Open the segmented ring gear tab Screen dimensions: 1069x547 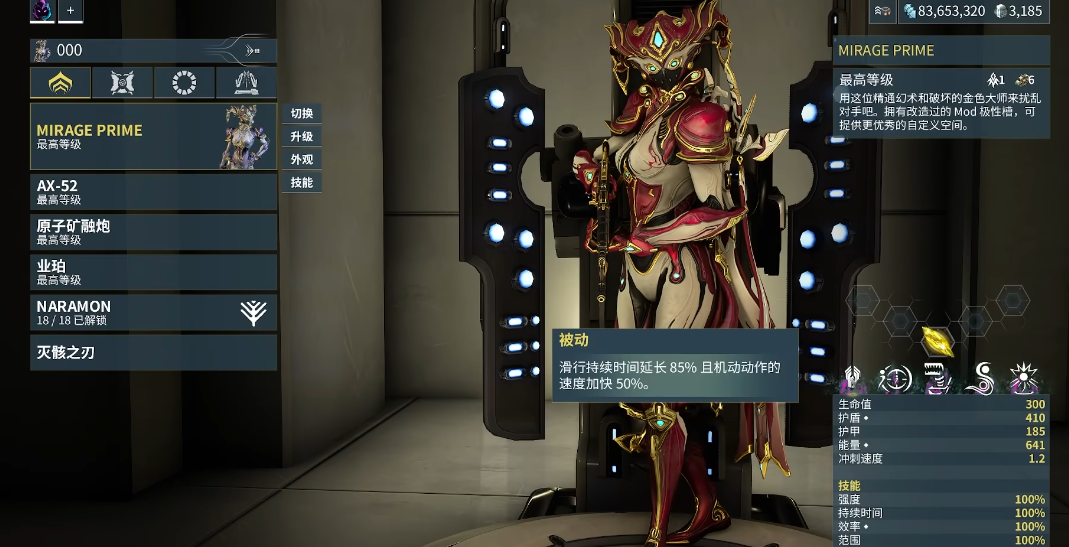(x=184, y=83)
